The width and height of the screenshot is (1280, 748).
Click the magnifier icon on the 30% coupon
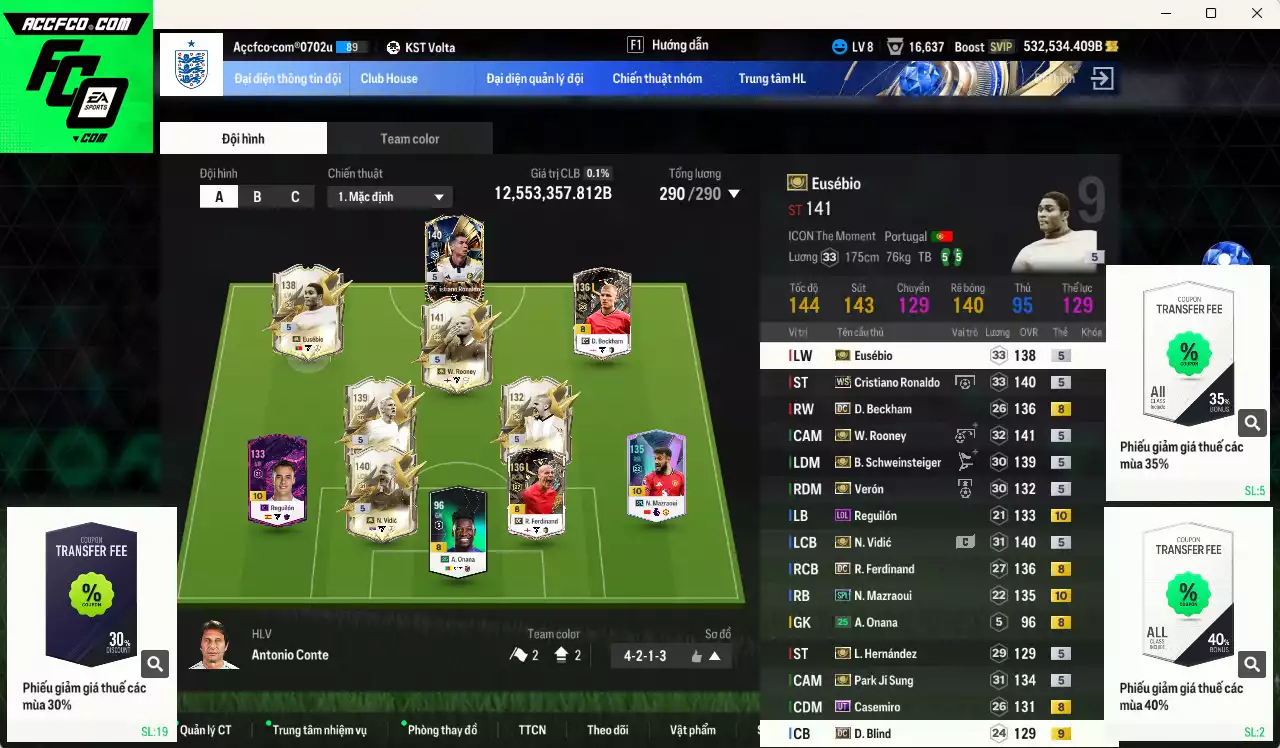[x=155, y=663]
